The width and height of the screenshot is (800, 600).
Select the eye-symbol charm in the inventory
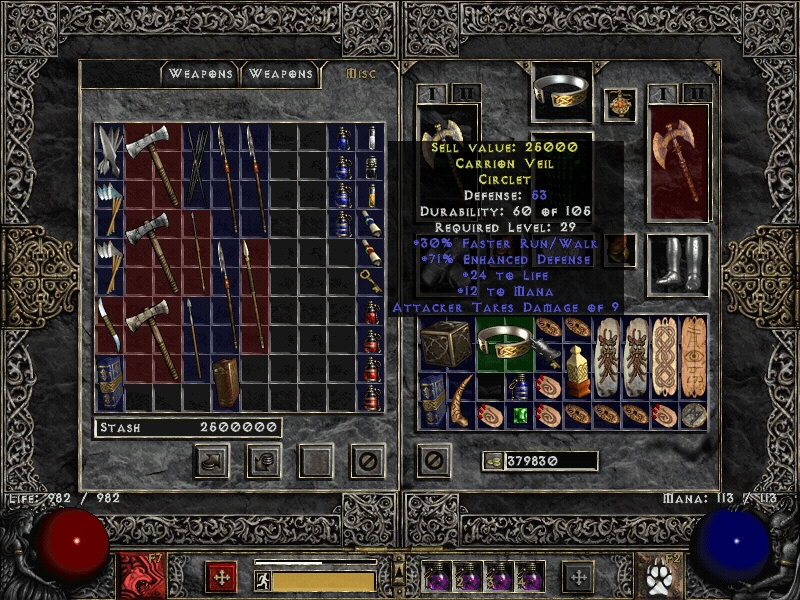pos(693,357)
